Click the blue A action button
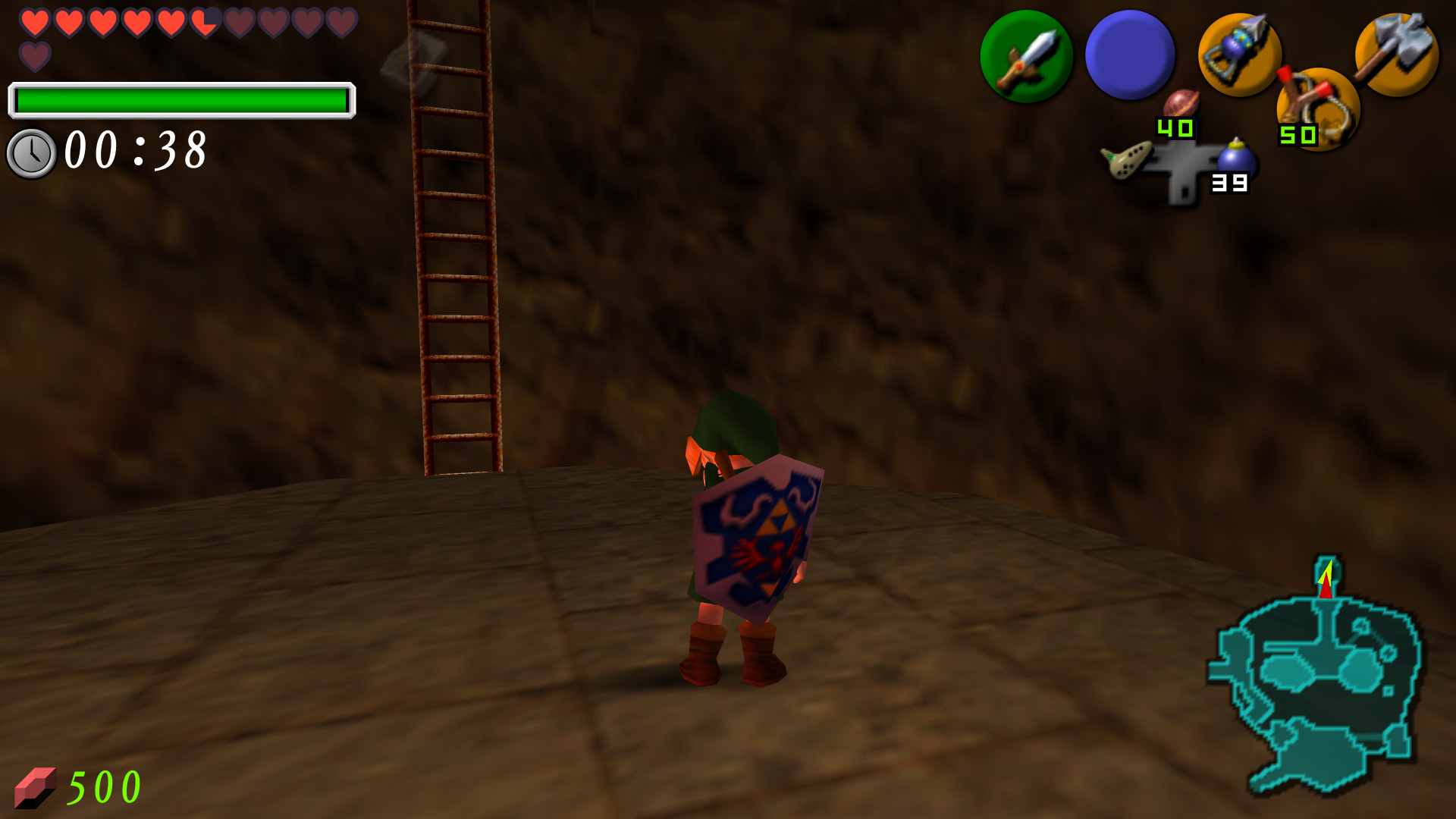Image resolution: width=1456 pixels, height=819 pixels. (x=1129, y=53)
